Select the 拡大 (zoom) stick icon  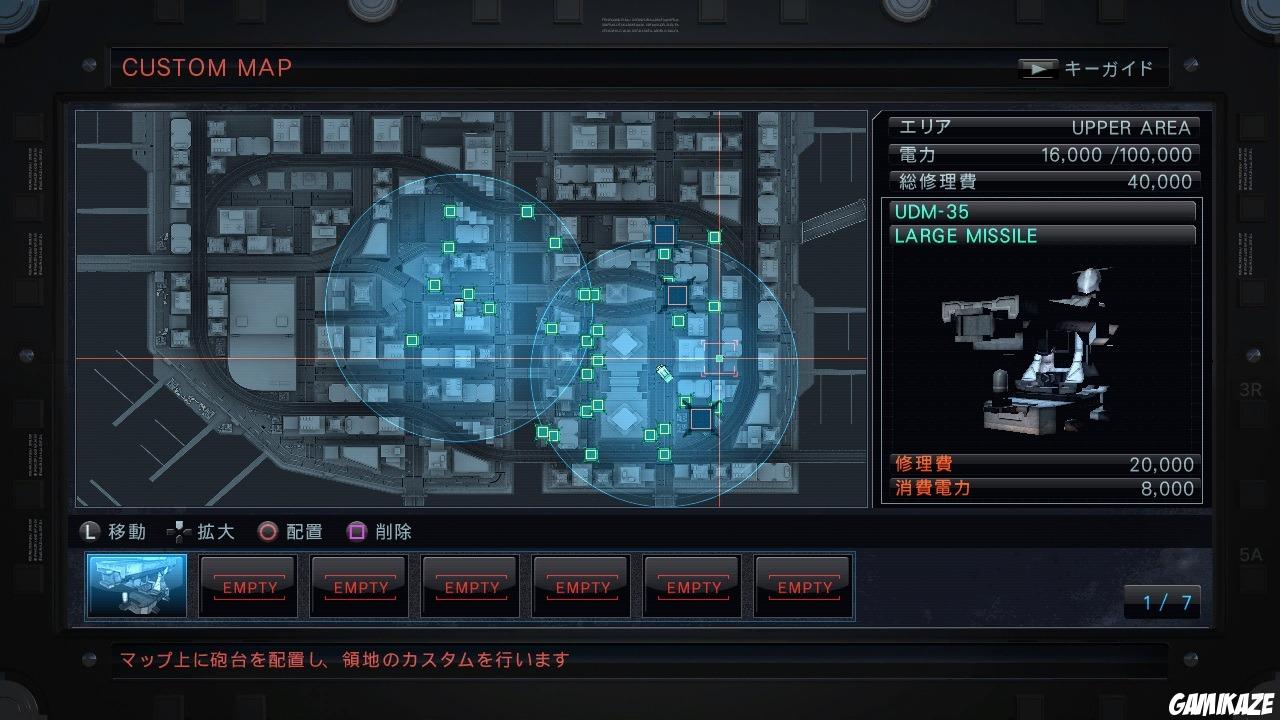point(181,532)
